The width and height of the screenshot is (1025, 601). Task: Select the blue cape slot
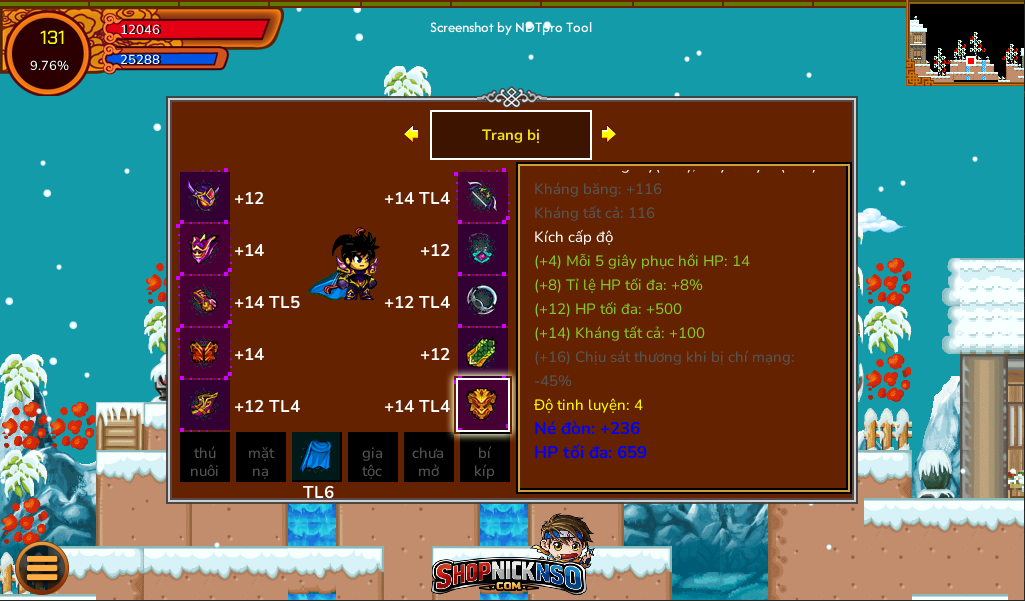point(317,457)
